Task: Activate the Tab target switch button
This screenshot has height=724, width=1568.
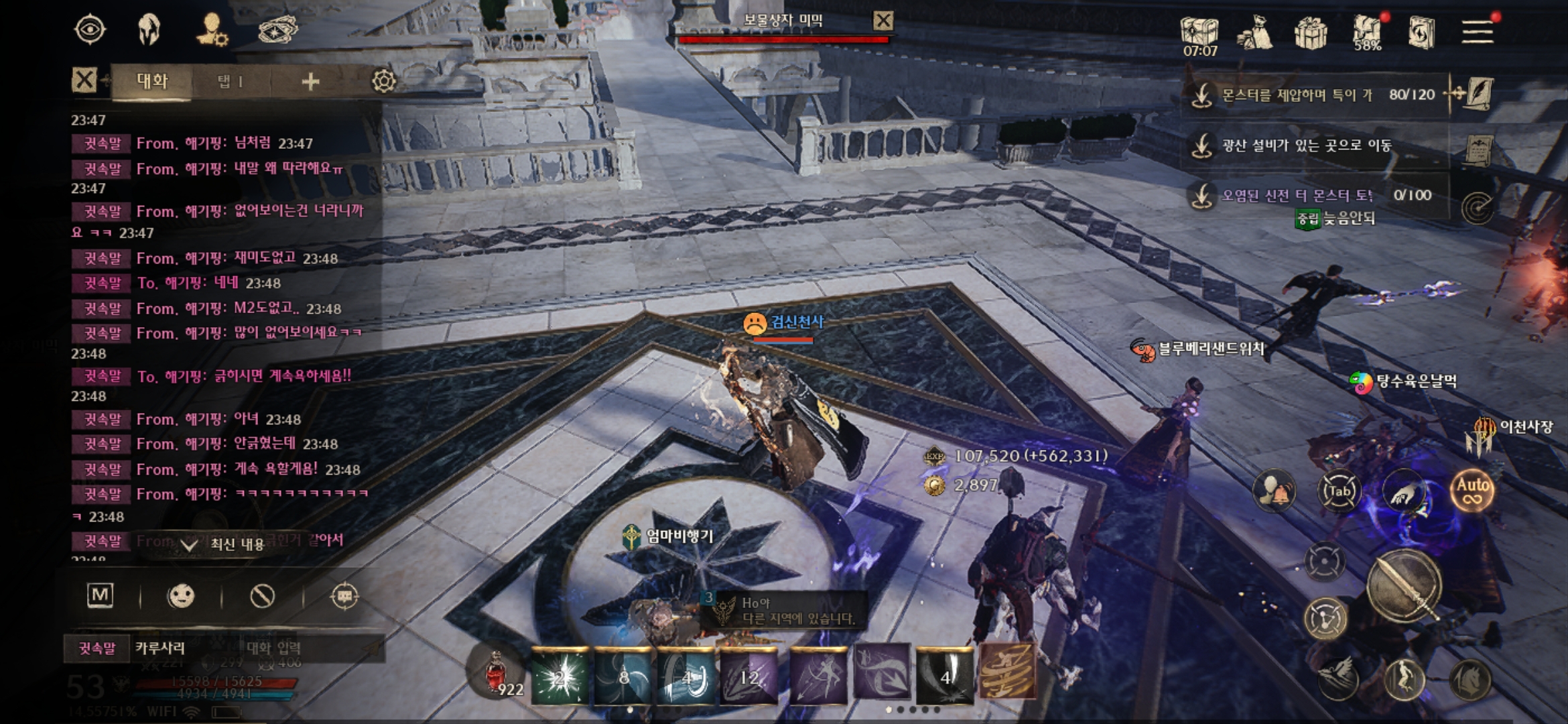Action: (1339, 491)
